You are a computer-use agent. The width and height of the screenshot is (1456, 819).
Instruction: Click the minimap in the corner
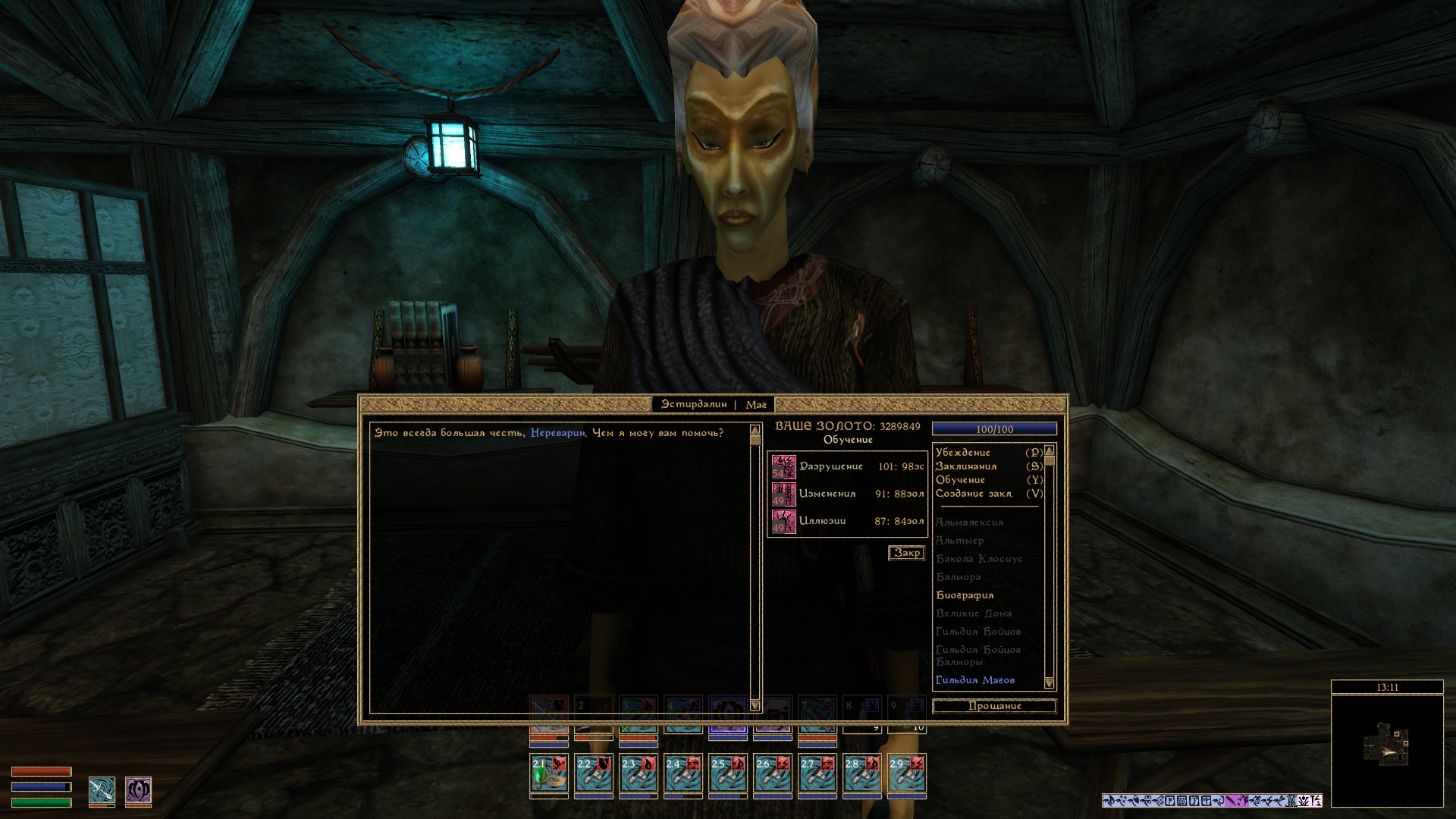1387,751
